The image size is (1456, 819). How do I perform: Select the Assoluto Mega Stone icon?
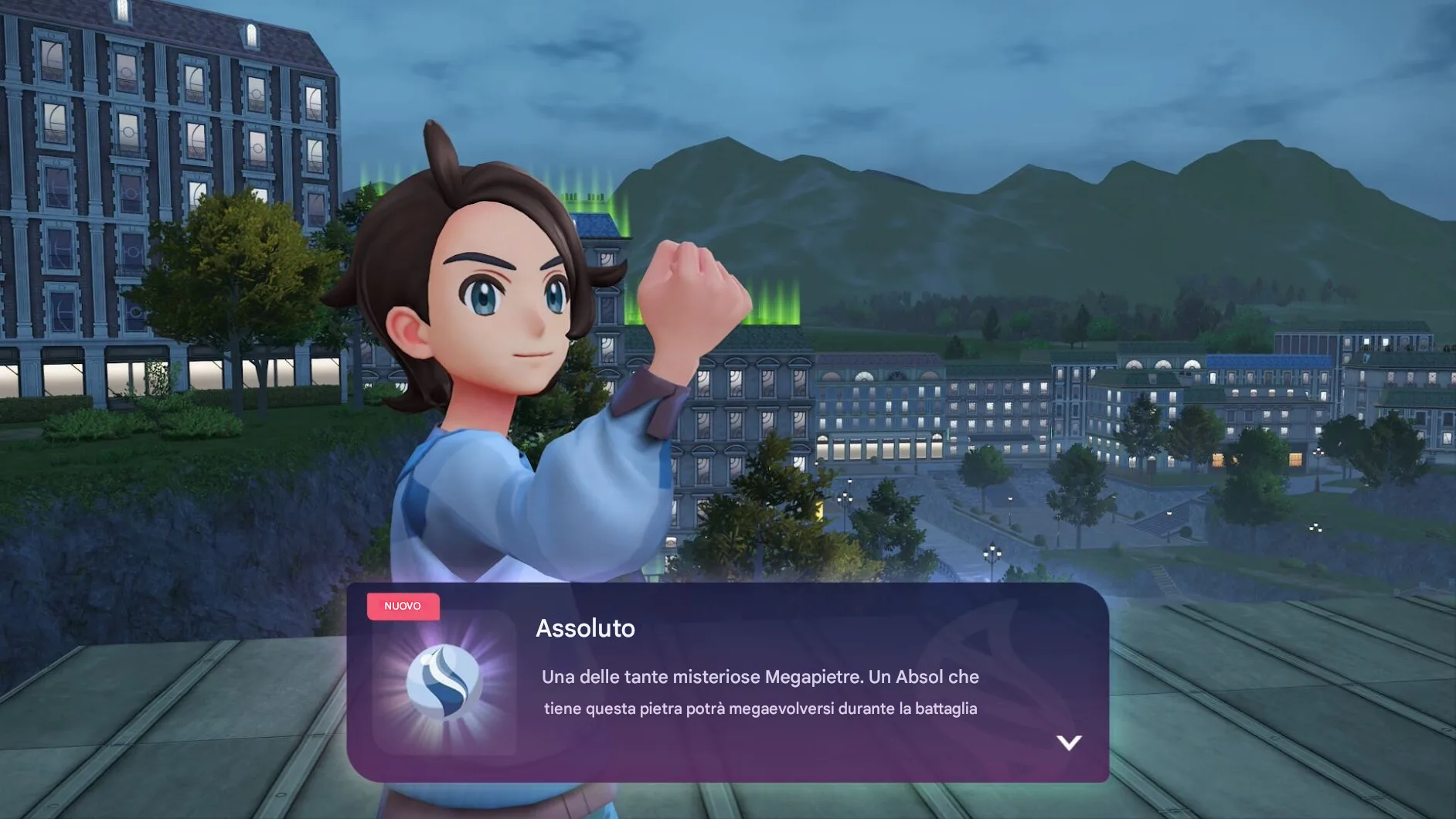(x=444, y=682)
